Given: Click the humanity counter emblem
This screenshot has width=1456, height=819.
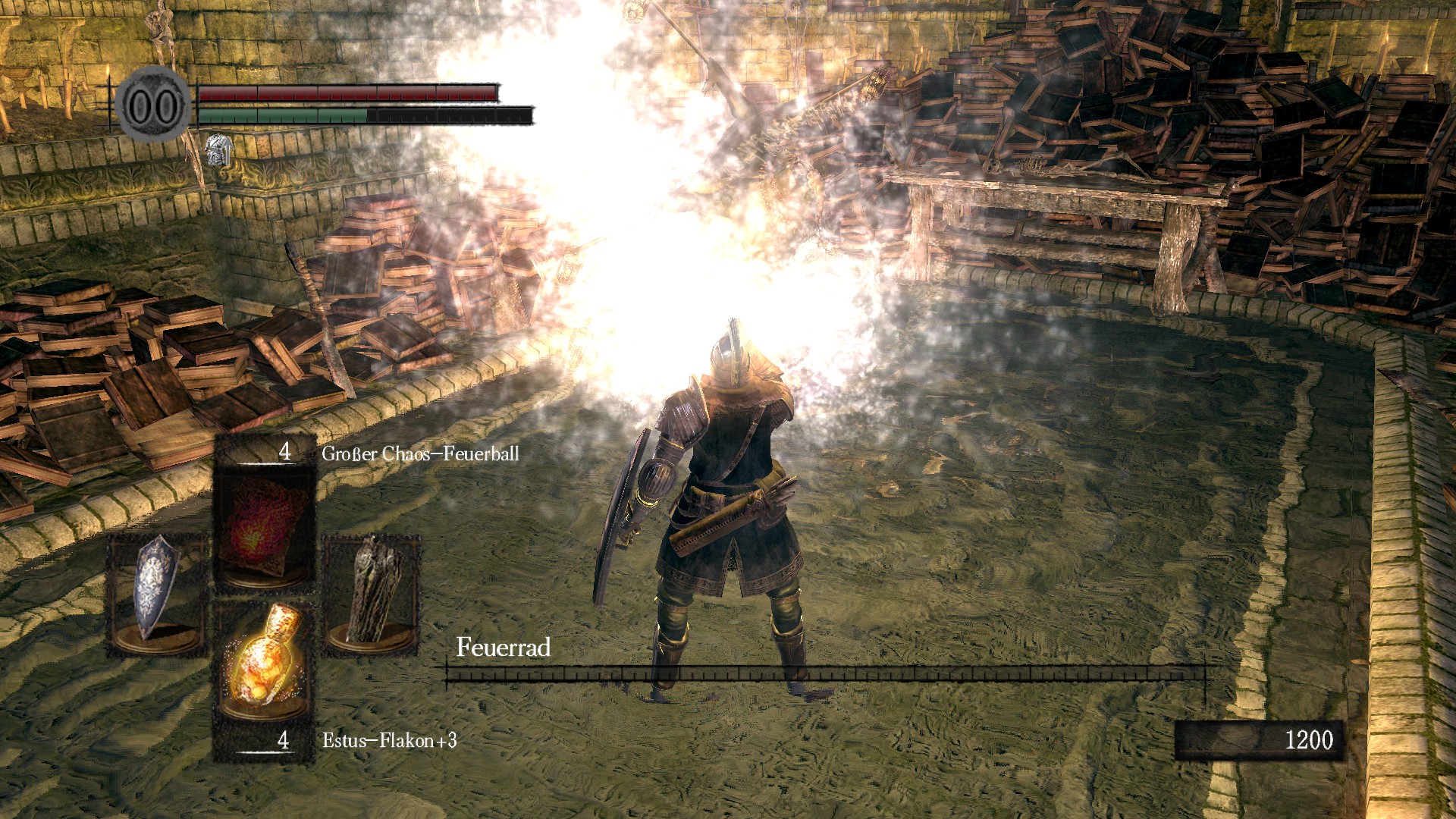Looking at the screenshot, I should tap(154, 106).
